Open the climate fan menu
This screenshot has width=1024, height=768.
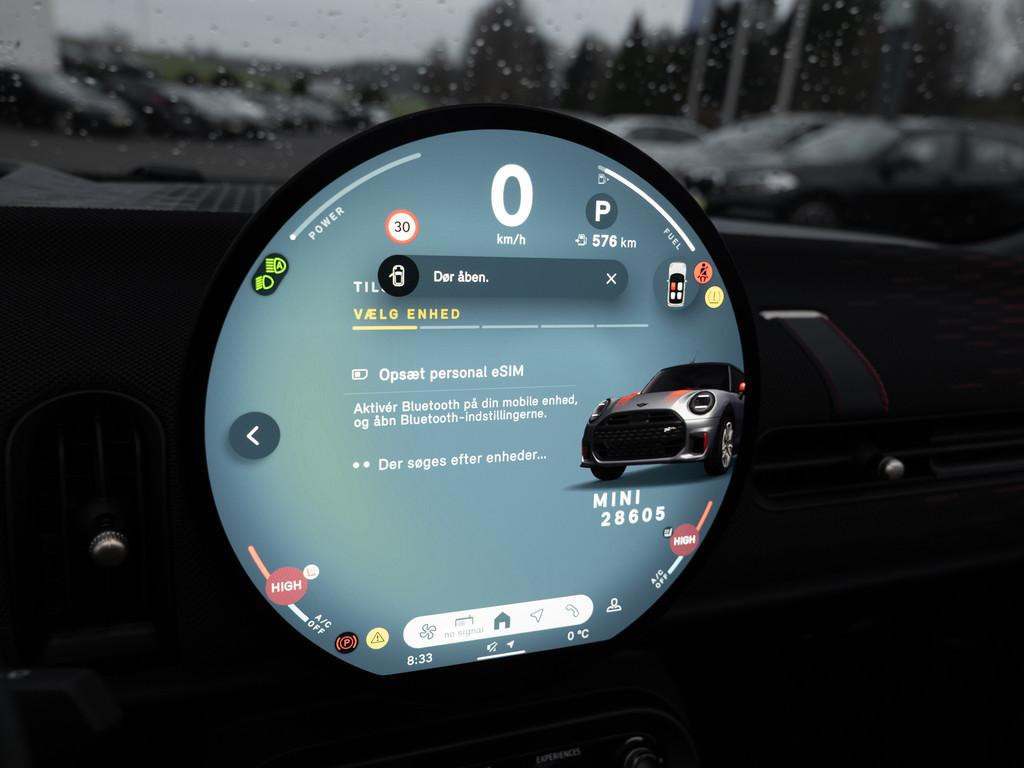tap(427, 632)
